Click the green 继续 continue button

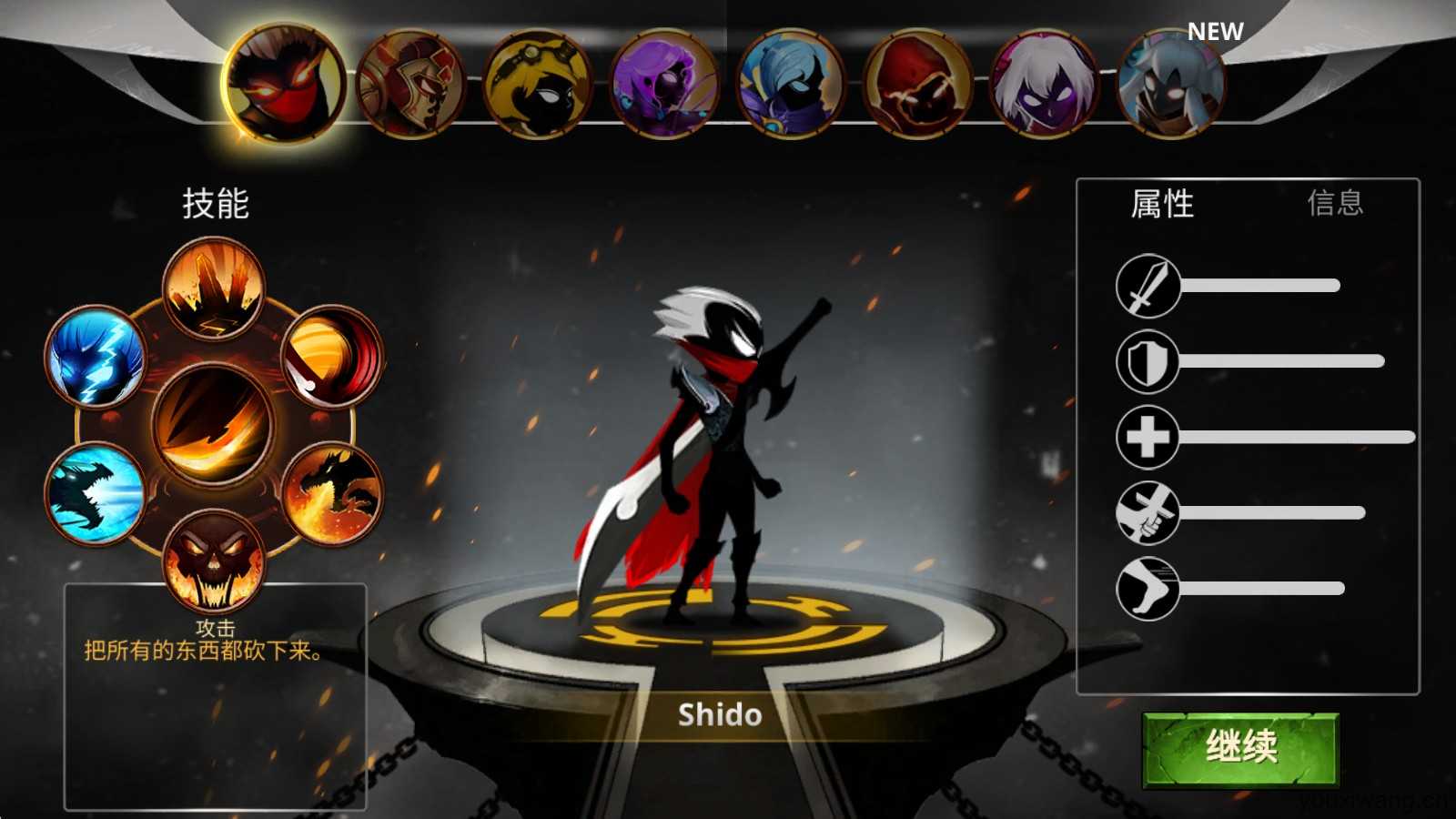point(1240,748)
